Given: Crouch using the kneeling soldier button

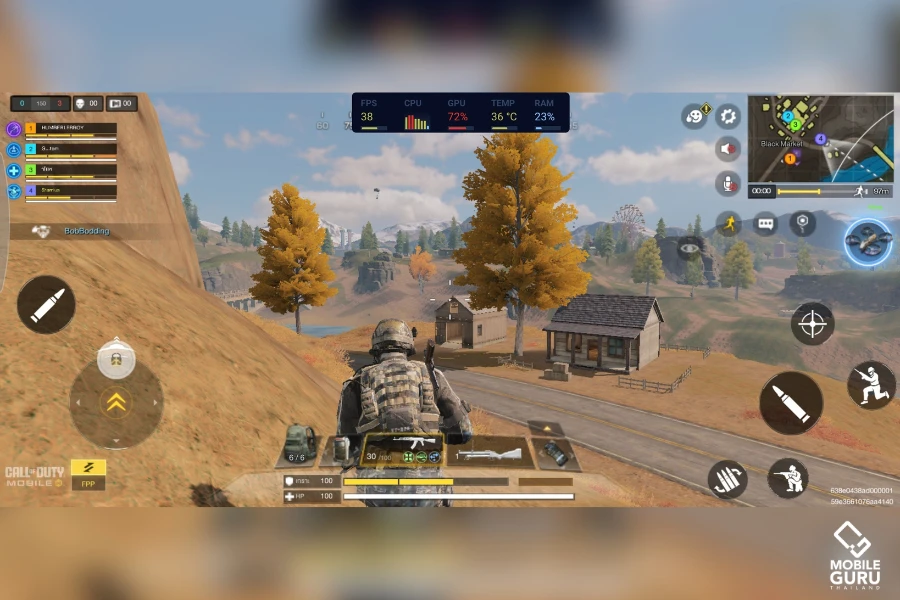Looking at the screenshot, I should point(871,385).
